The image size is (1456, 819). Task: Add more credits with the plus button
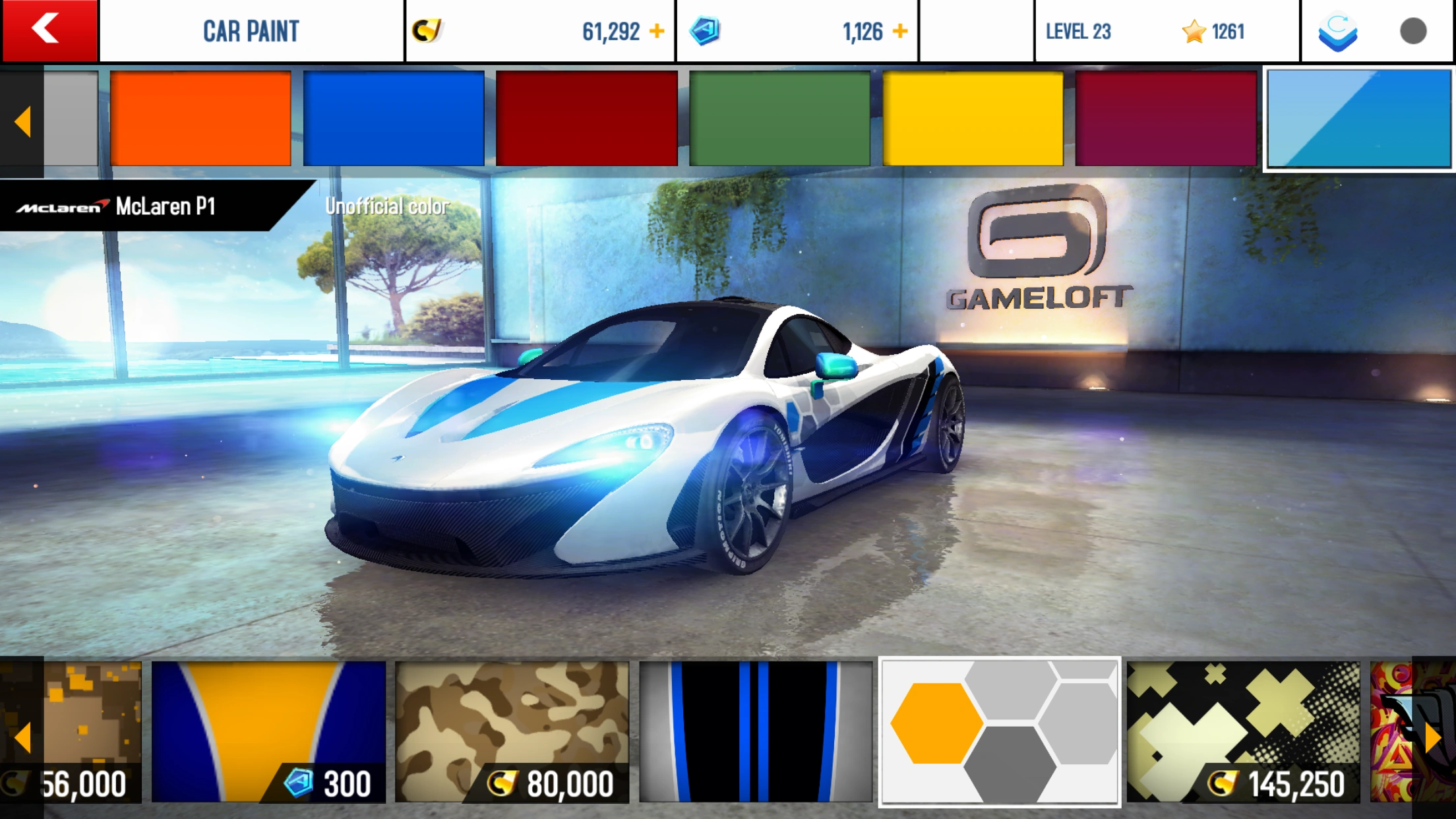pos(657,31)
